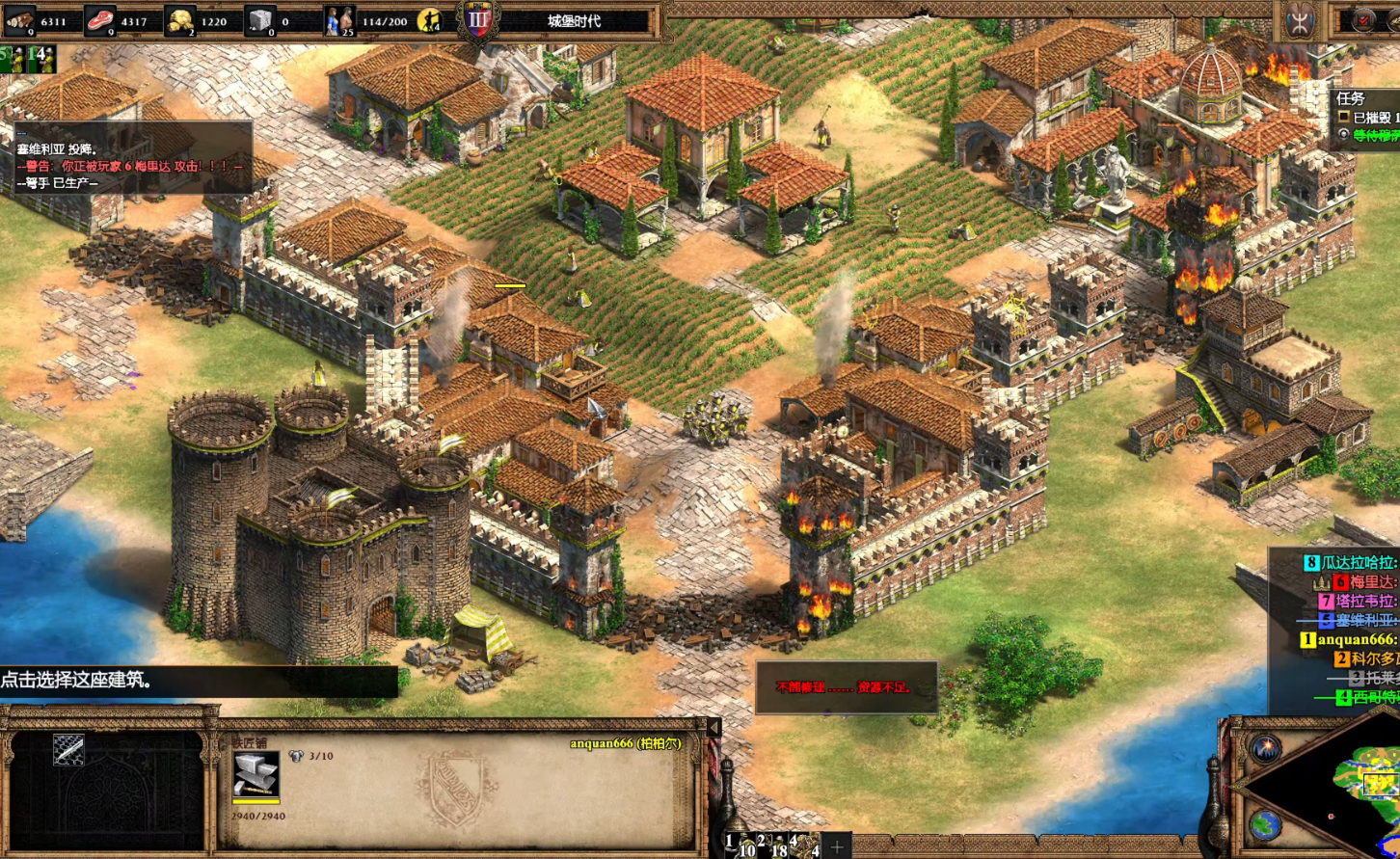Viewport: 1400px width, 859px height.
Task: Select the blacksmith anvil portrait
Action: coord(256,776)
